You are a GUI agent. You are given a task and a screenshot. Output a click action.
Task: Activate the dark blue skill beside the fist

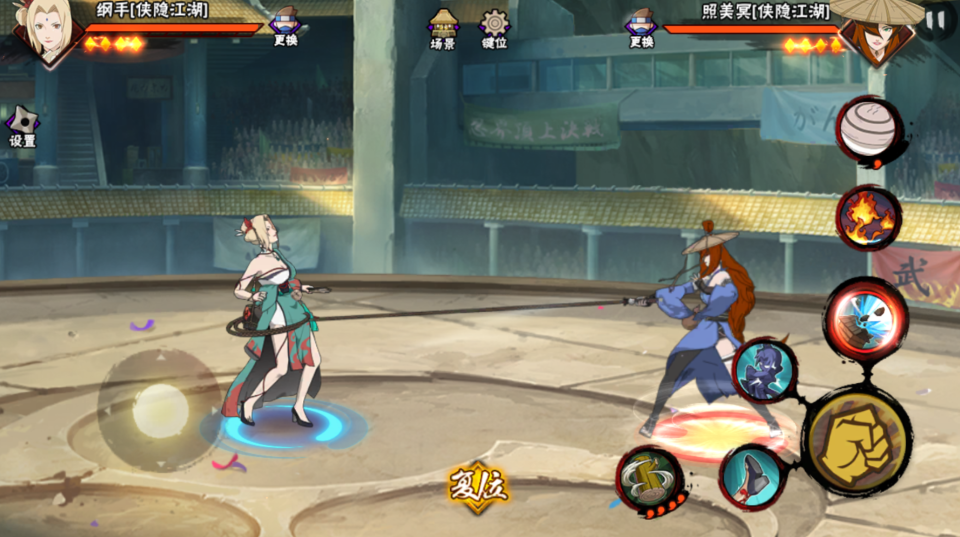[751, 476]
